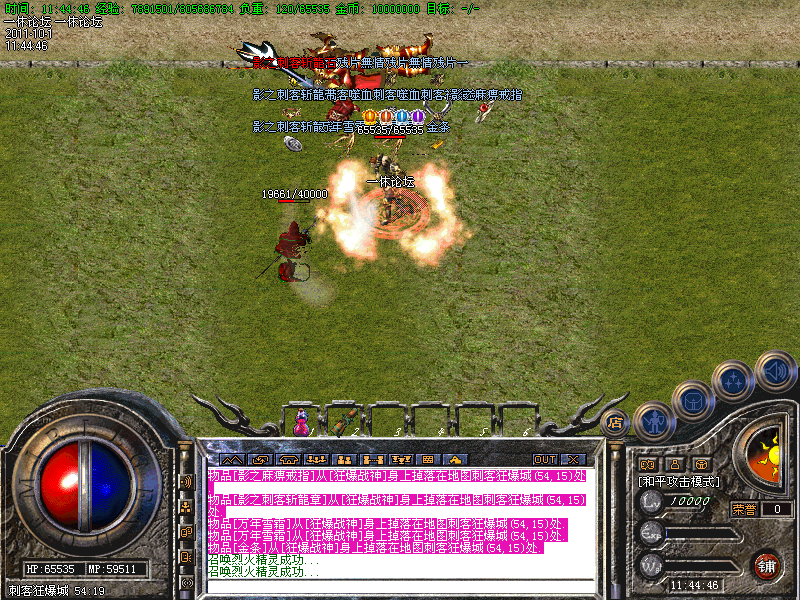The image size is (800, 600).
Task: Click the red 铺 stall button
Action: (766, 565)
